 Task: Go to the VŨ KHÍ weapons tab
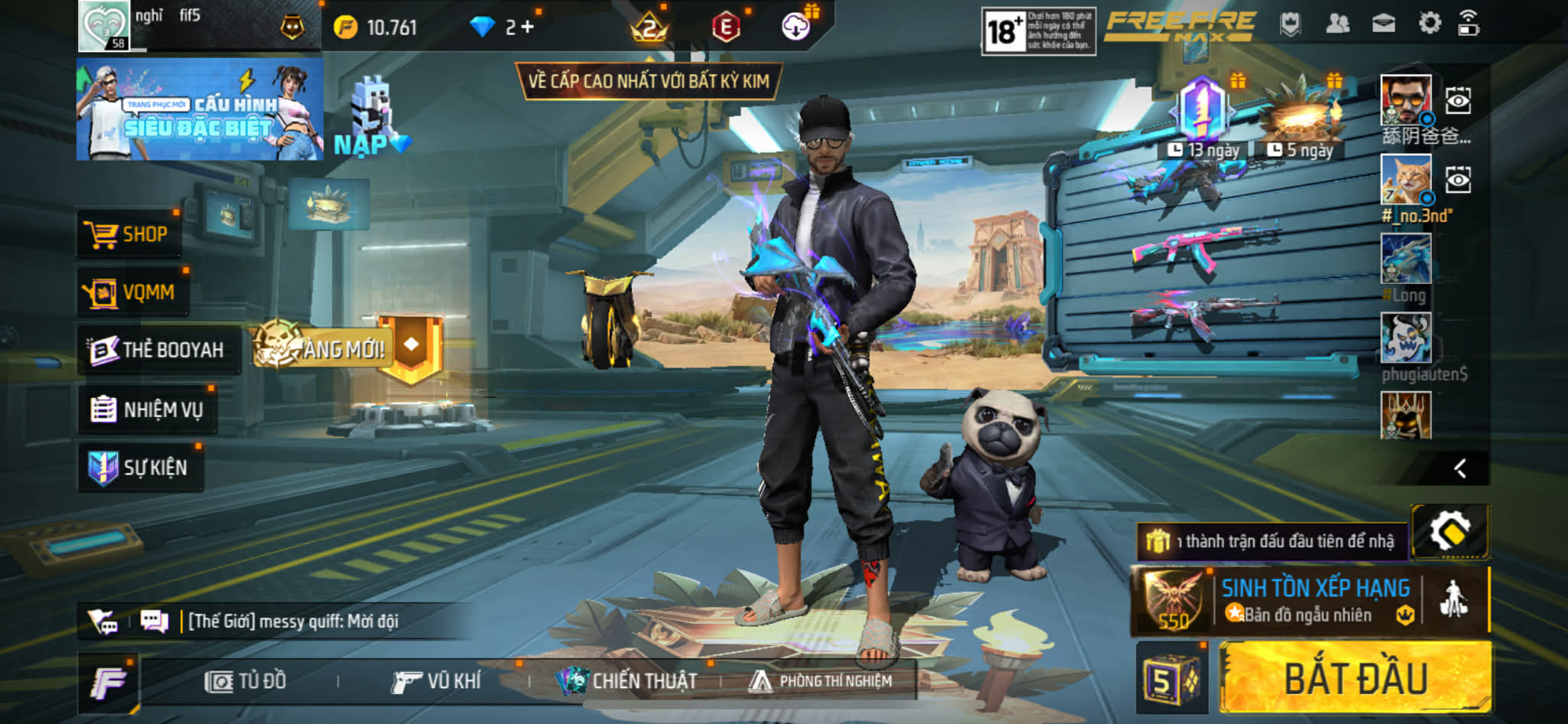tap(436, 681)
